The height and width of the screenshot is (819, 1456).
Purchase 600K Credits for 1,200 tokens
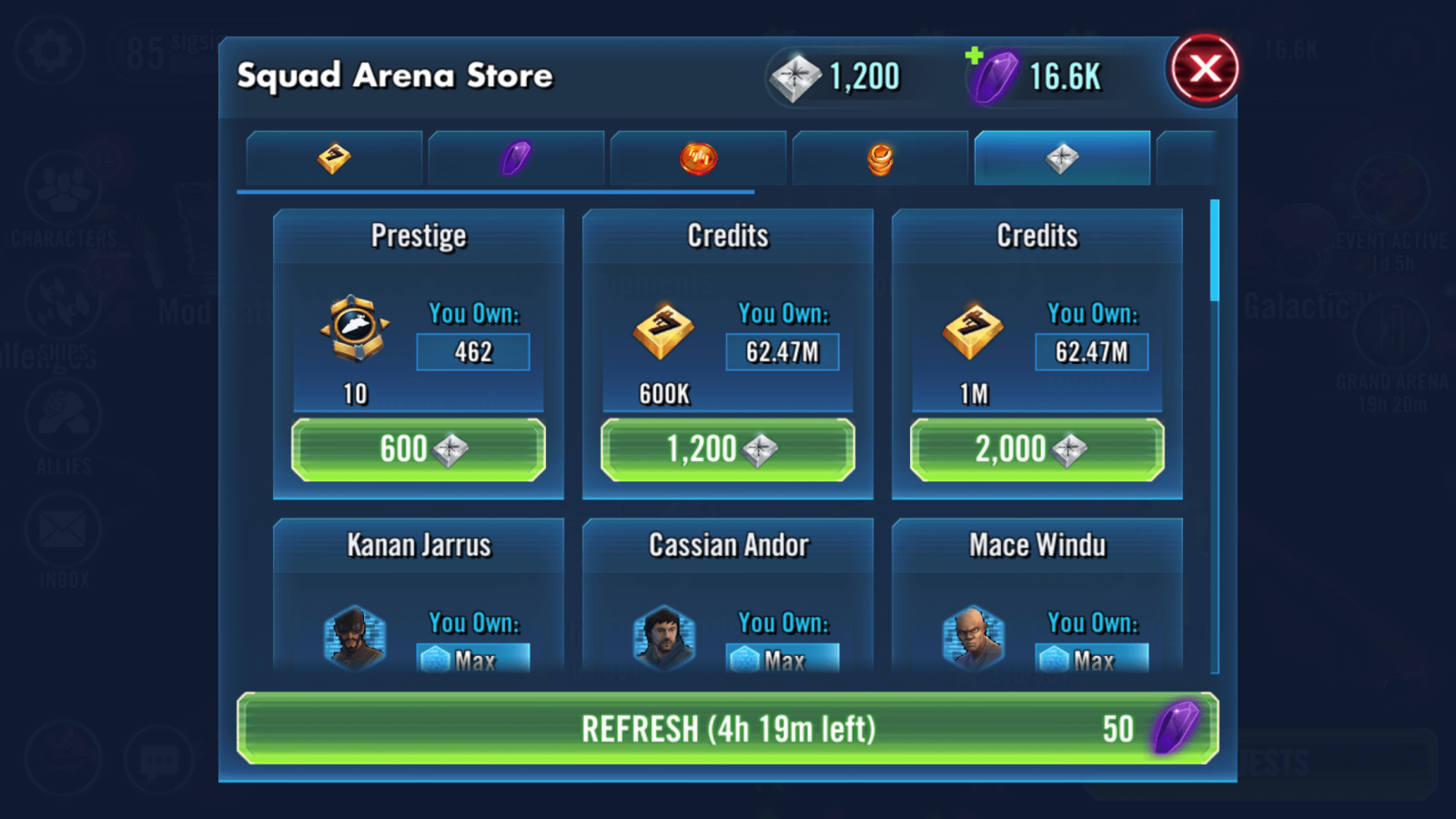click(728, 450)
